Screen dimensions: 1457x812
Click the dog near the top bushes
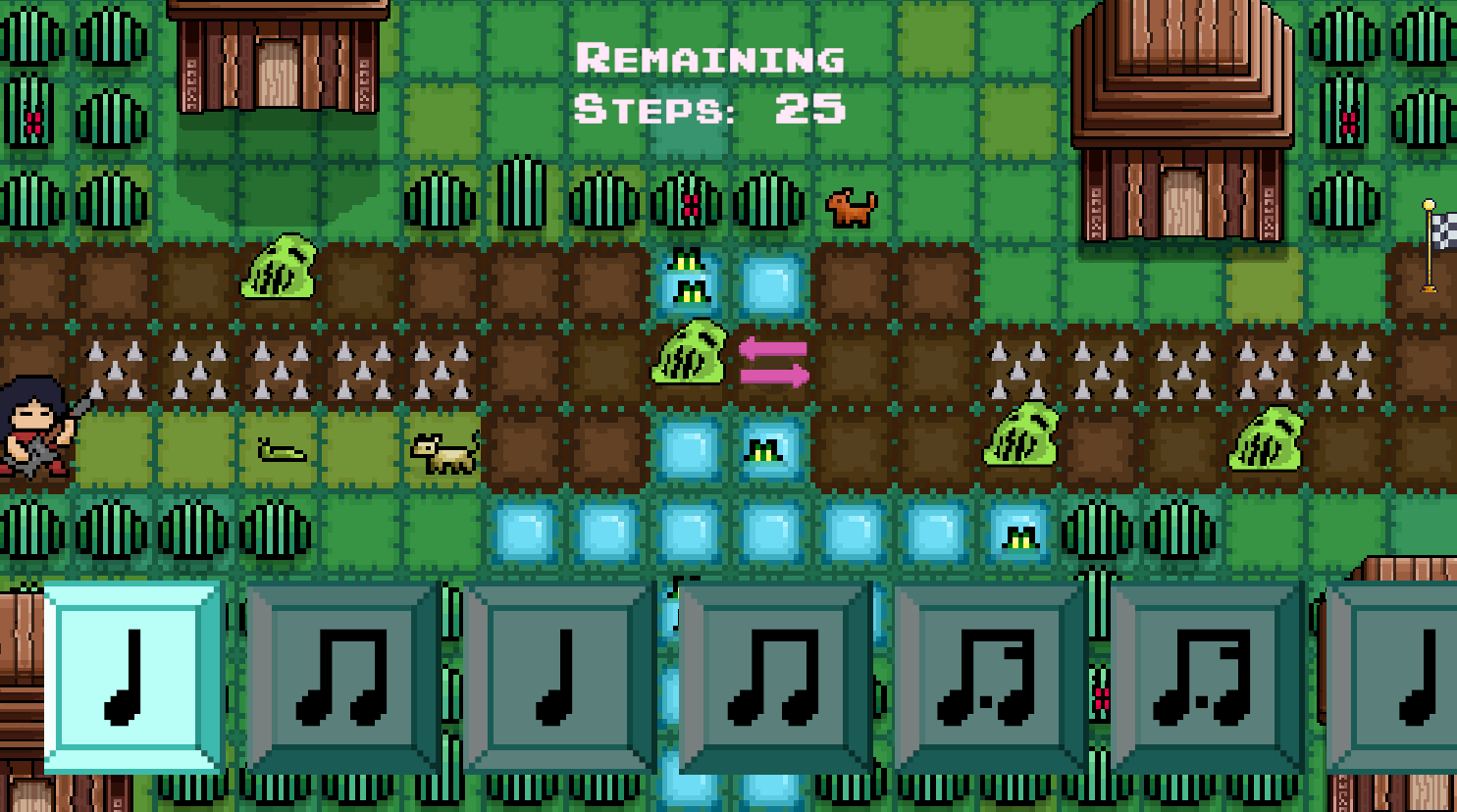pyautogui.click(x=850, y=206)
